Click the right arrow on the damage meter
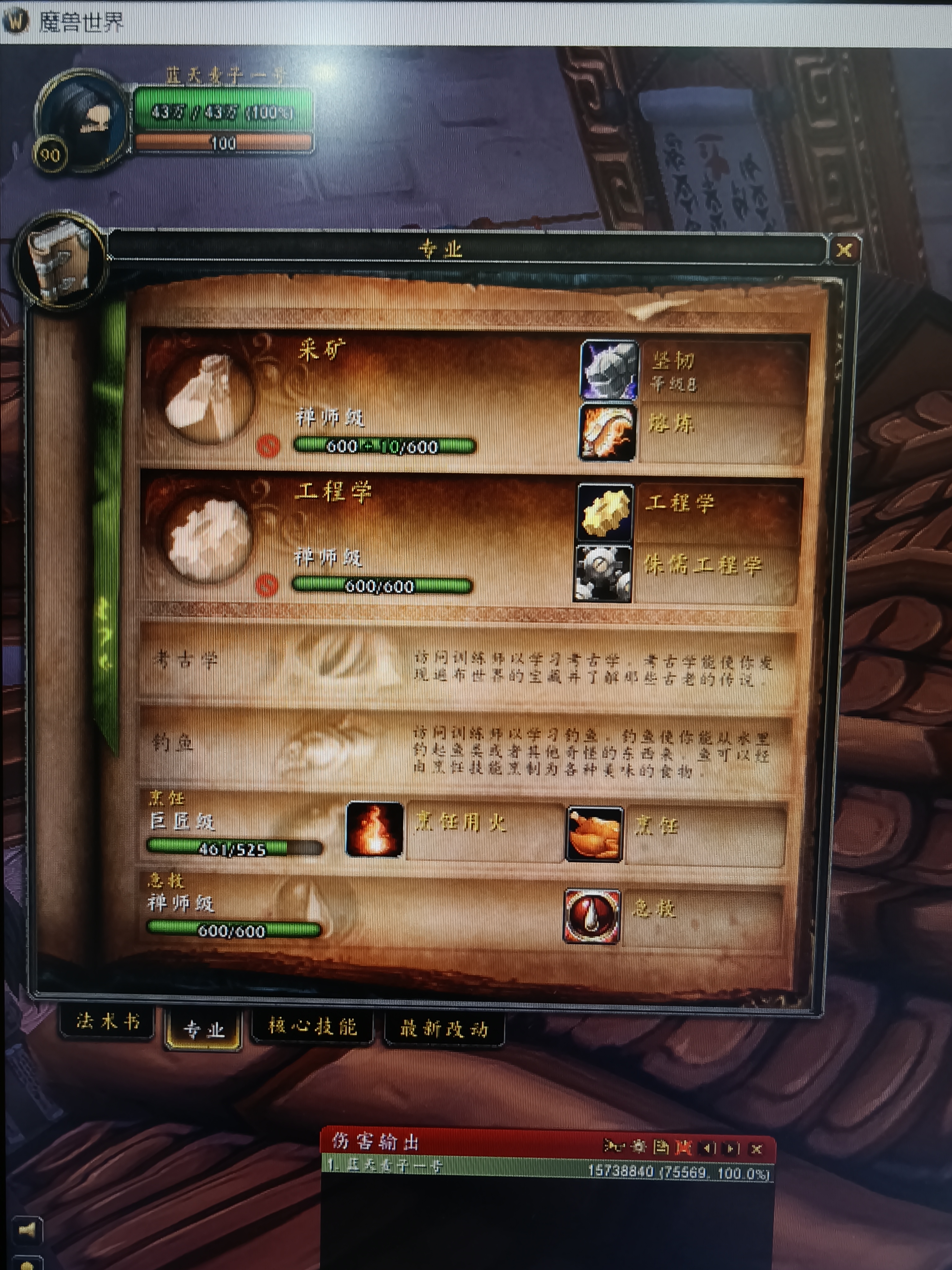Image resolution: width=952 pixels, height=1270 pixels. [x=730, y=1148]
